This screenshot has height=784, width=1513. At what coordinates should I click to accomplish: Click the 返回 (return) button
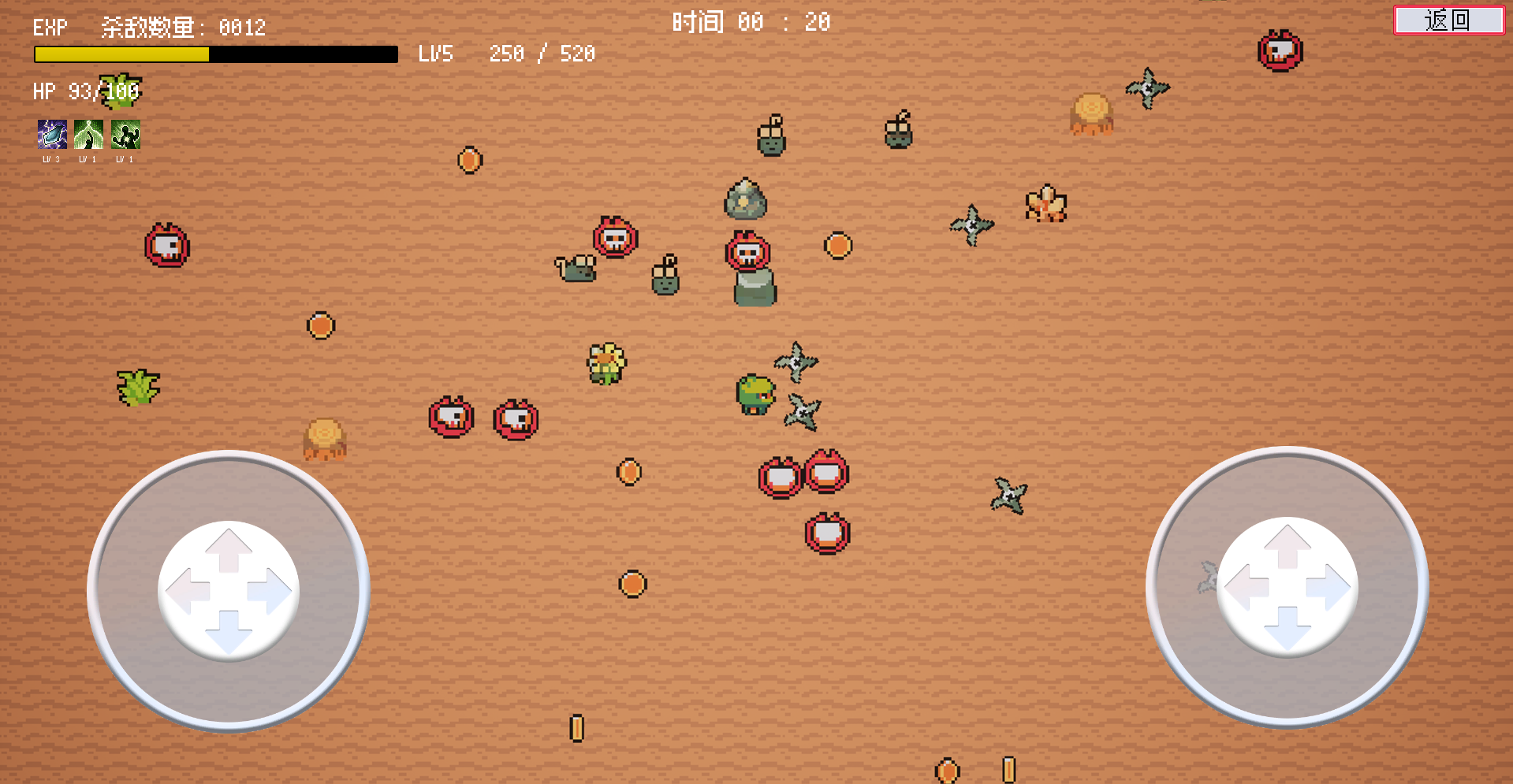(x=1448, y=20)
